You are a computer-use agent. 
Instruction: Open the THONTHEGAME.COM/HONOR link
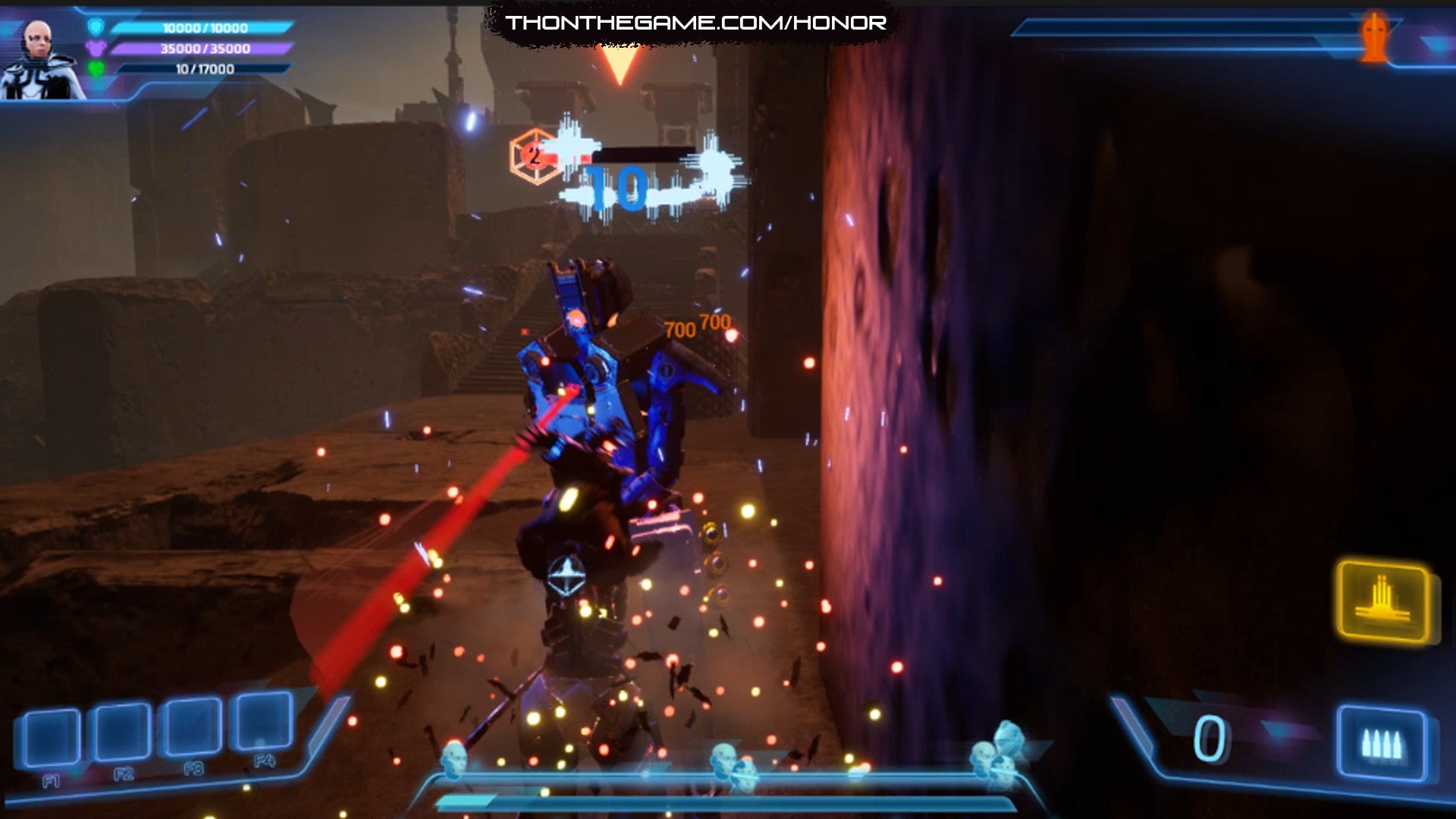[695, 23]
